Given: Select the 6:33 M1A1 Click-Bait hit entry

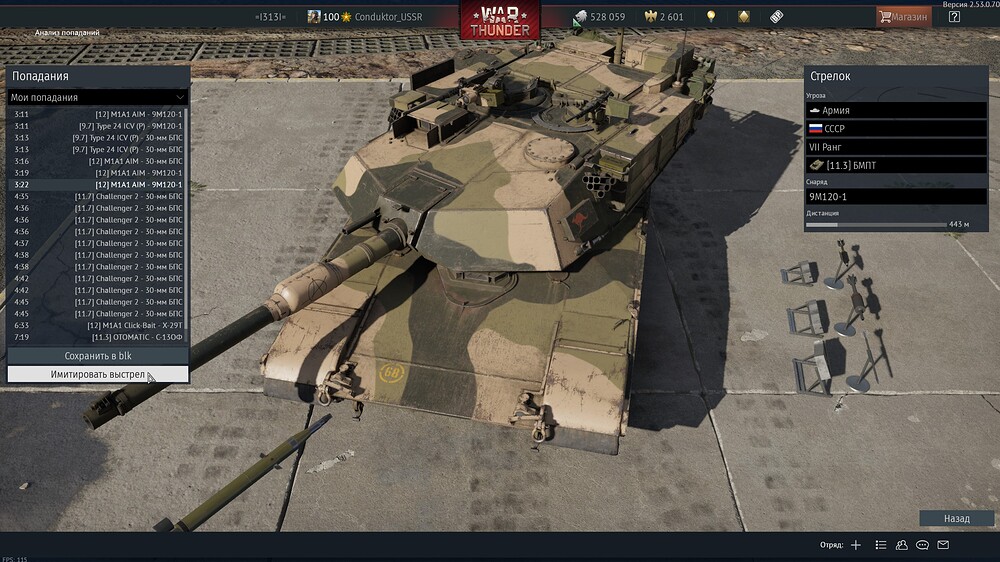Looking at the screenshot, I should 98,325.
